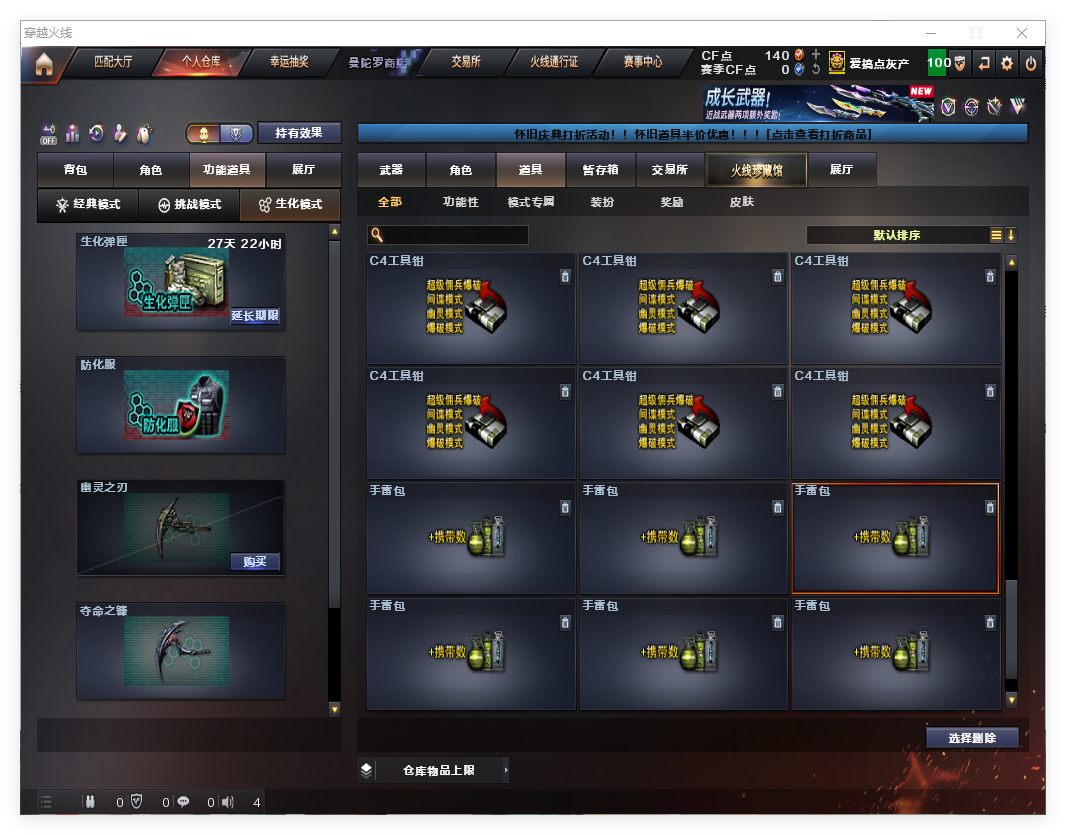Switch to the 交易所 top navigation tab

coord(465,62)
